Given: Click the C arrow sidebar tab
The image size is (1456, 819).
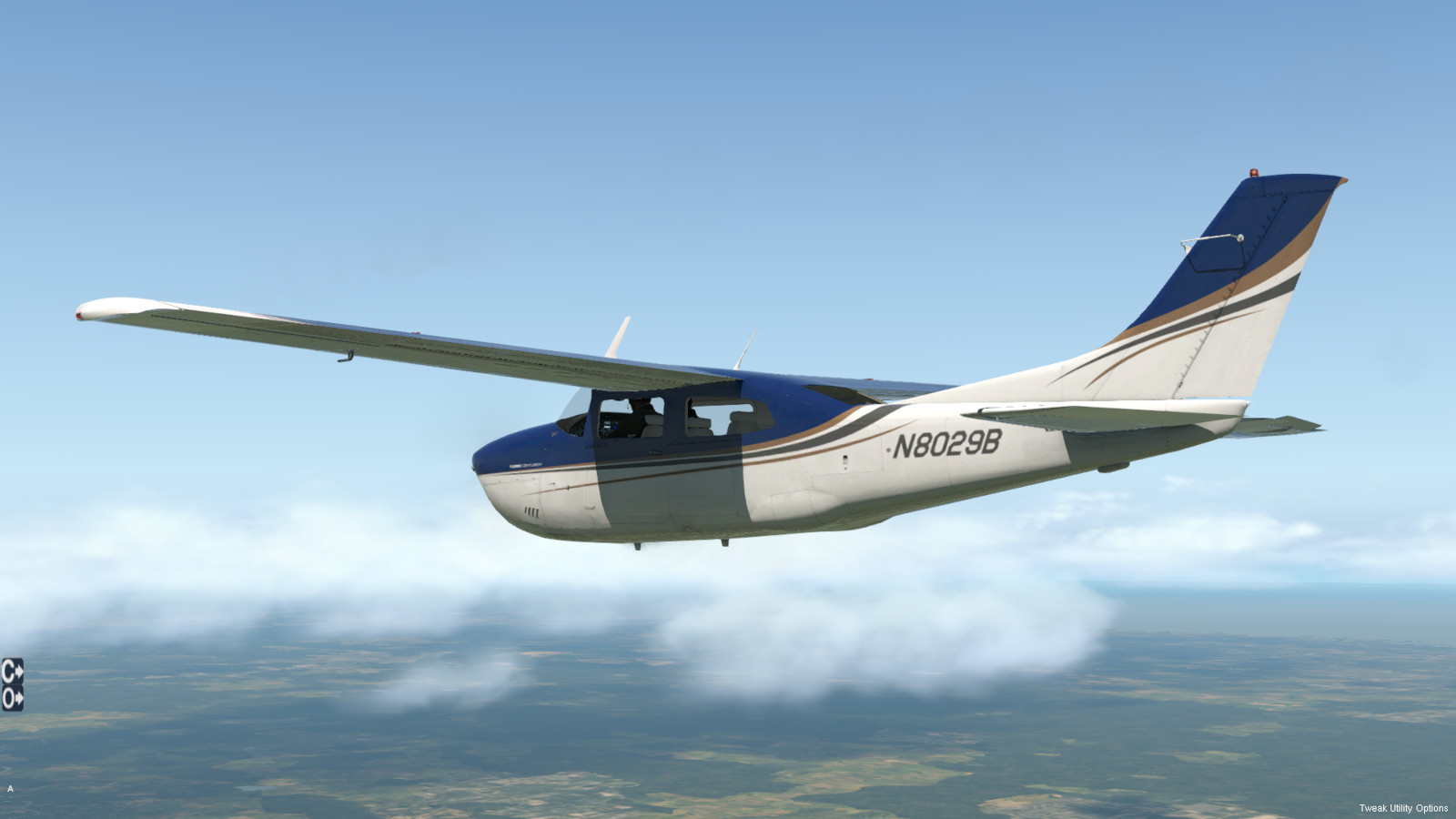Looking at the screenshot, I should click(12, 672).
